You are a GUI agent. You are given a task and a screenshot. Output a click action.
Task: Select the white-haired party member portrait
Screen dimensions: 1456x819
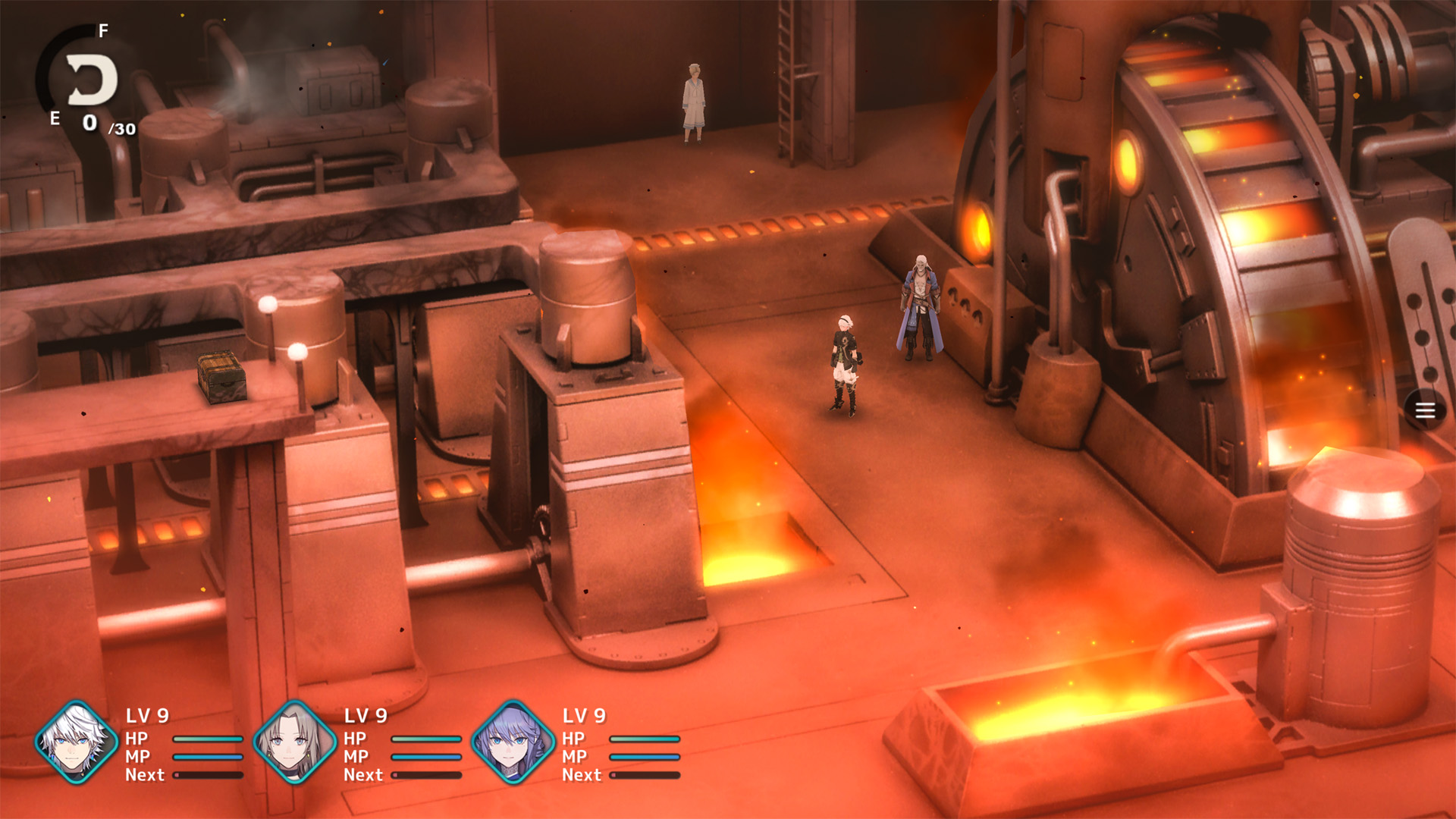tap(76, 742)
